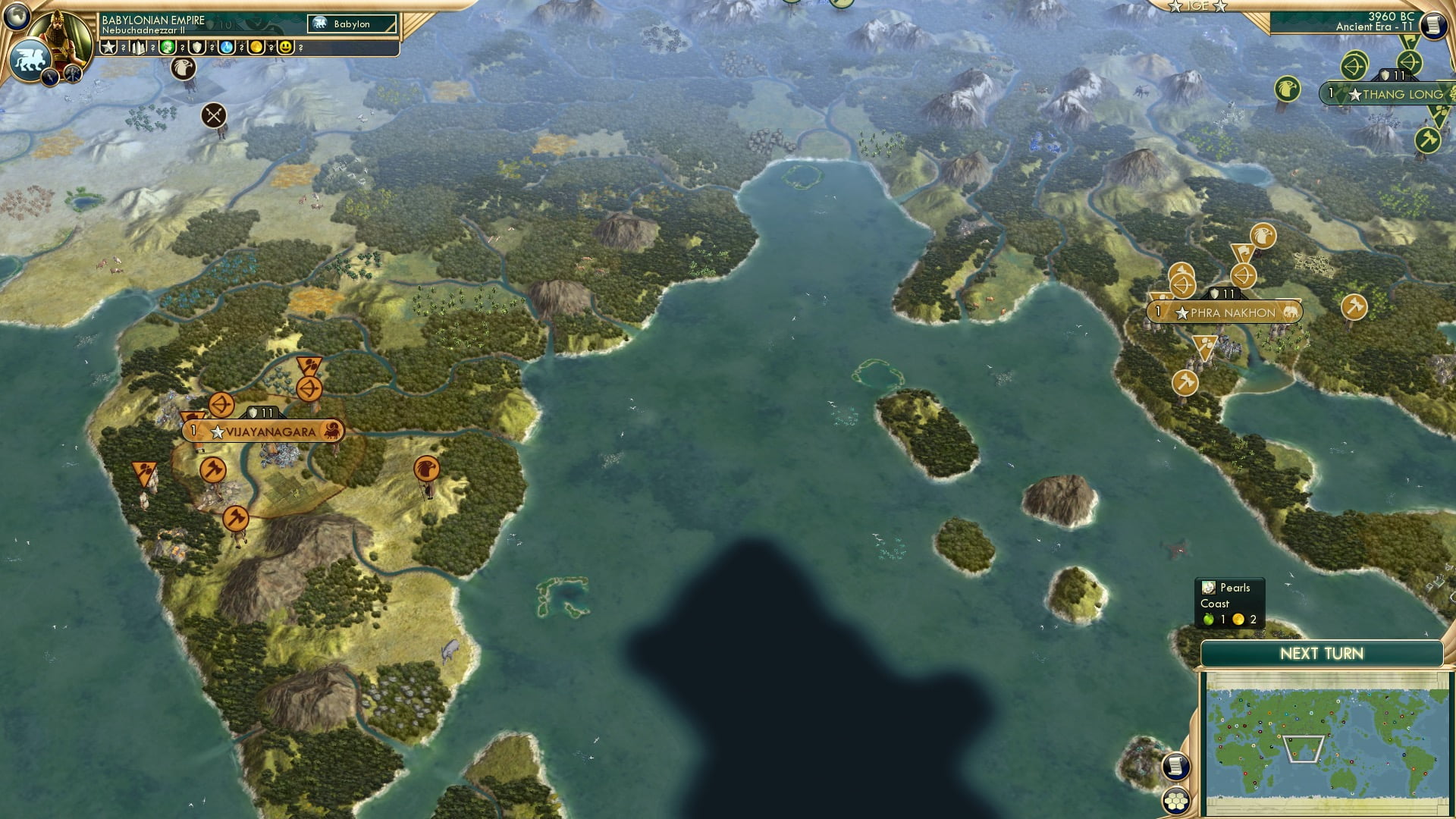Screen dimensions: 1456x819
Task: Expand the Phra Nakhon city banner
Action: 1225,310
